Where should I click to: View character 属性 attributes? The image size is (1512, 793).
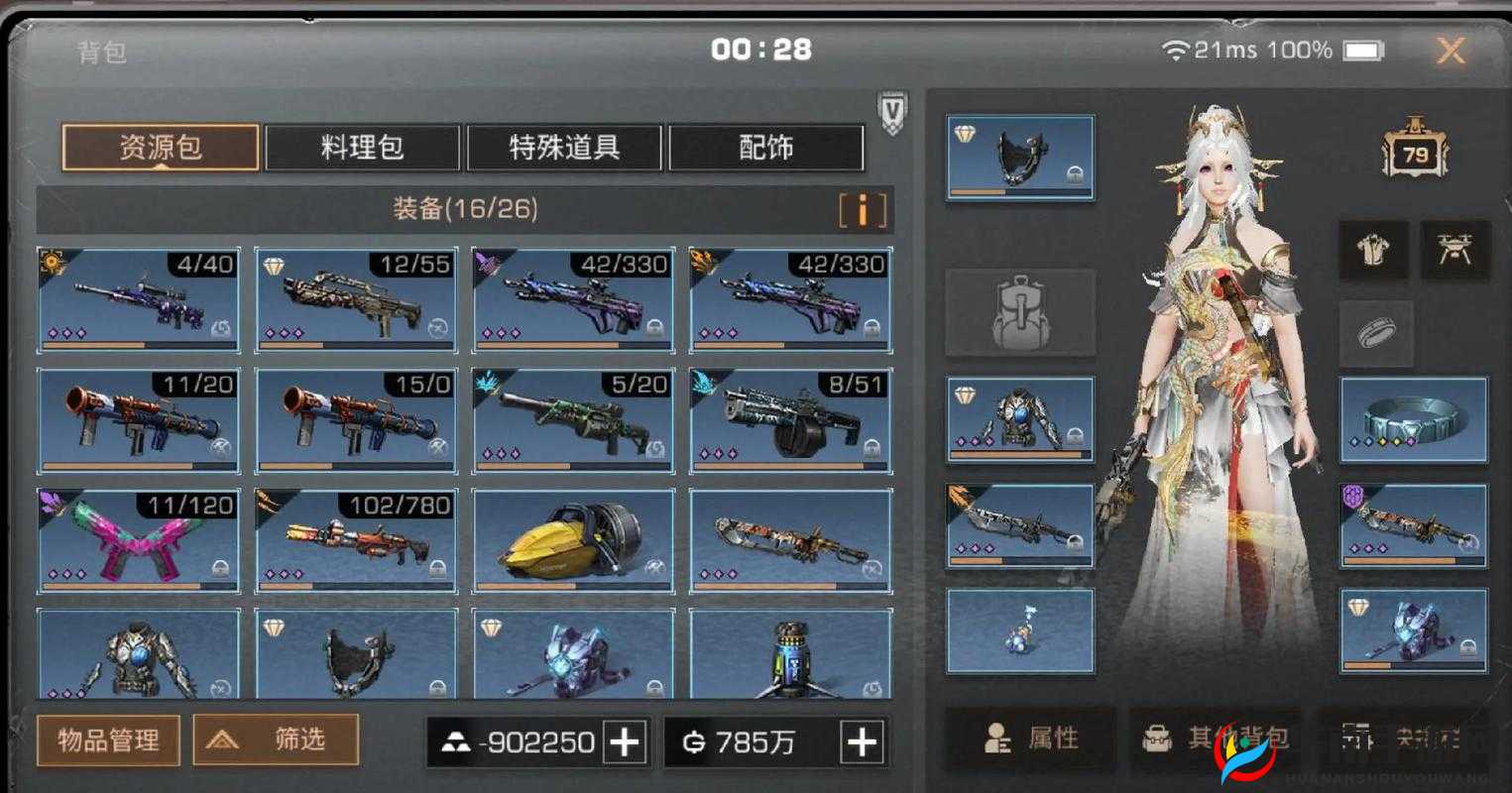[x=1031, y=738]
